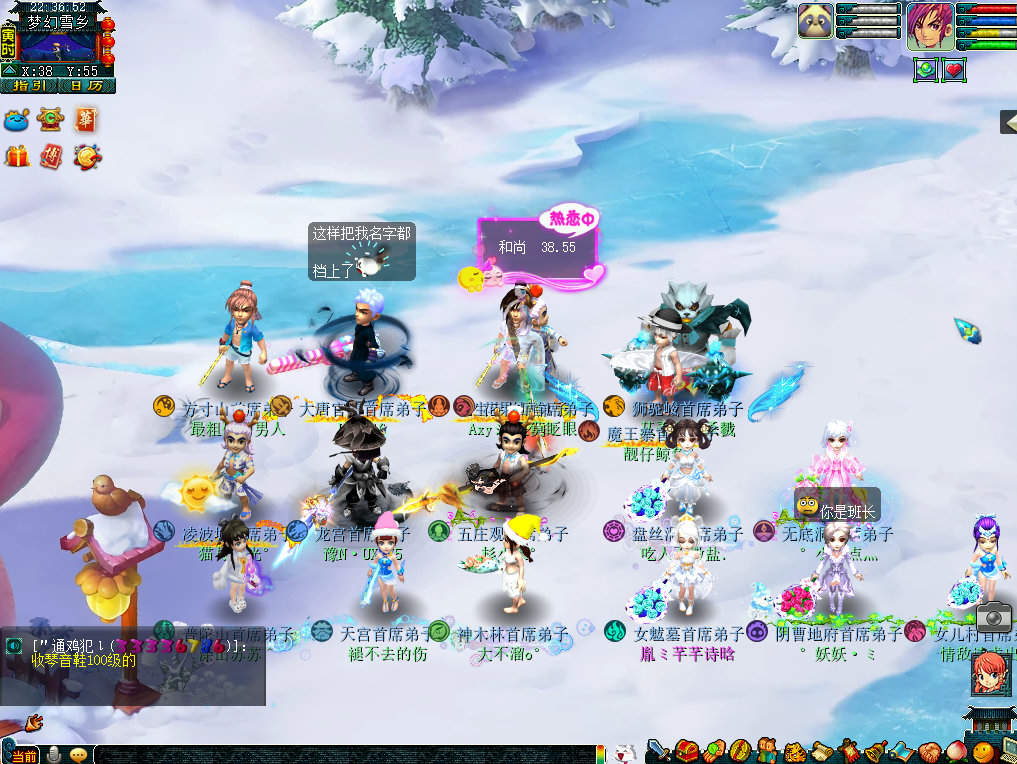
Task: Open the tiger head pet icon
Action: pos(795,751)
